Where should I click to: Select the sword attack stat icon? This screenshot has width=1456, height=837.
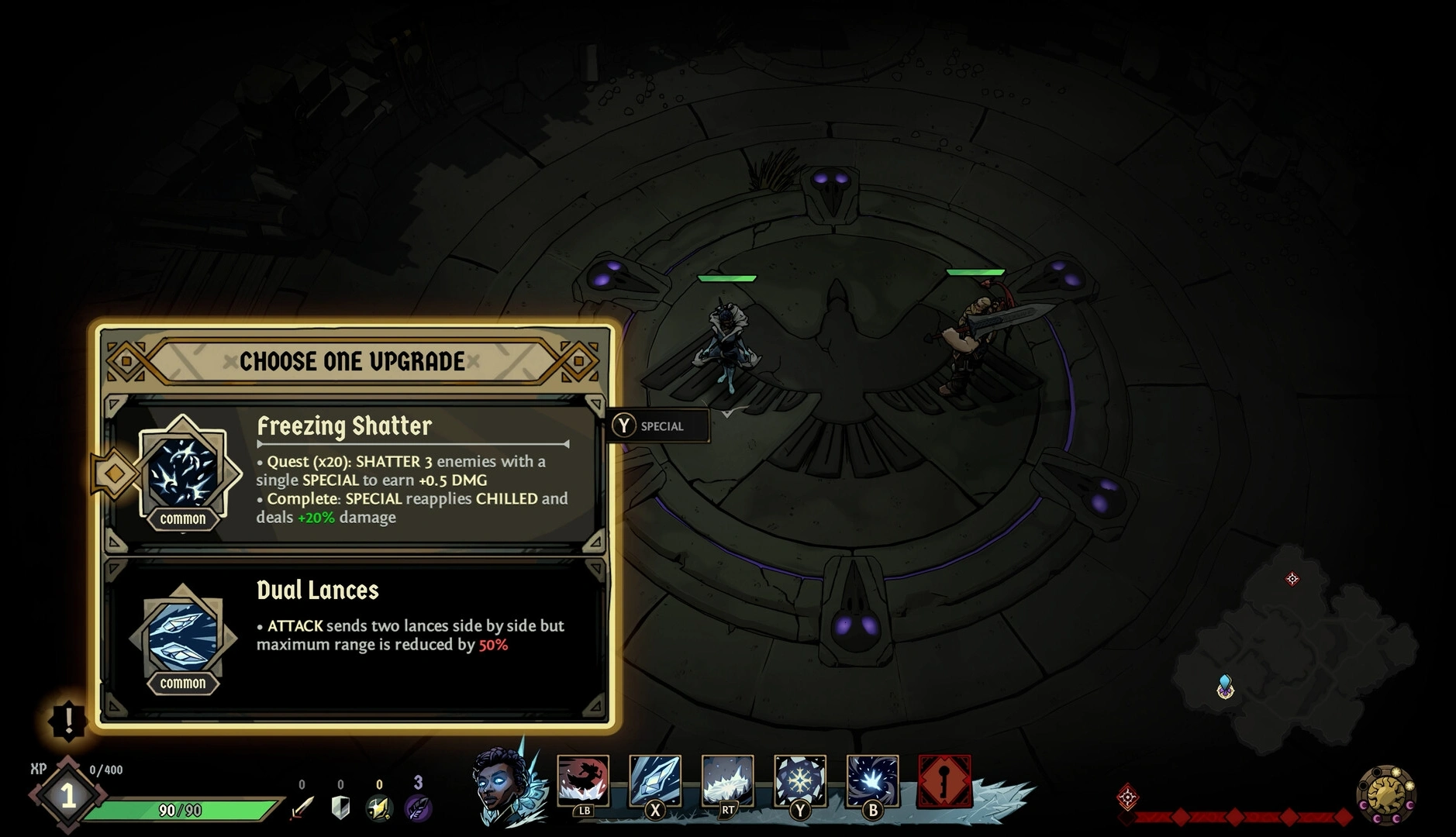pyautogui.click(x=302, y=808)
